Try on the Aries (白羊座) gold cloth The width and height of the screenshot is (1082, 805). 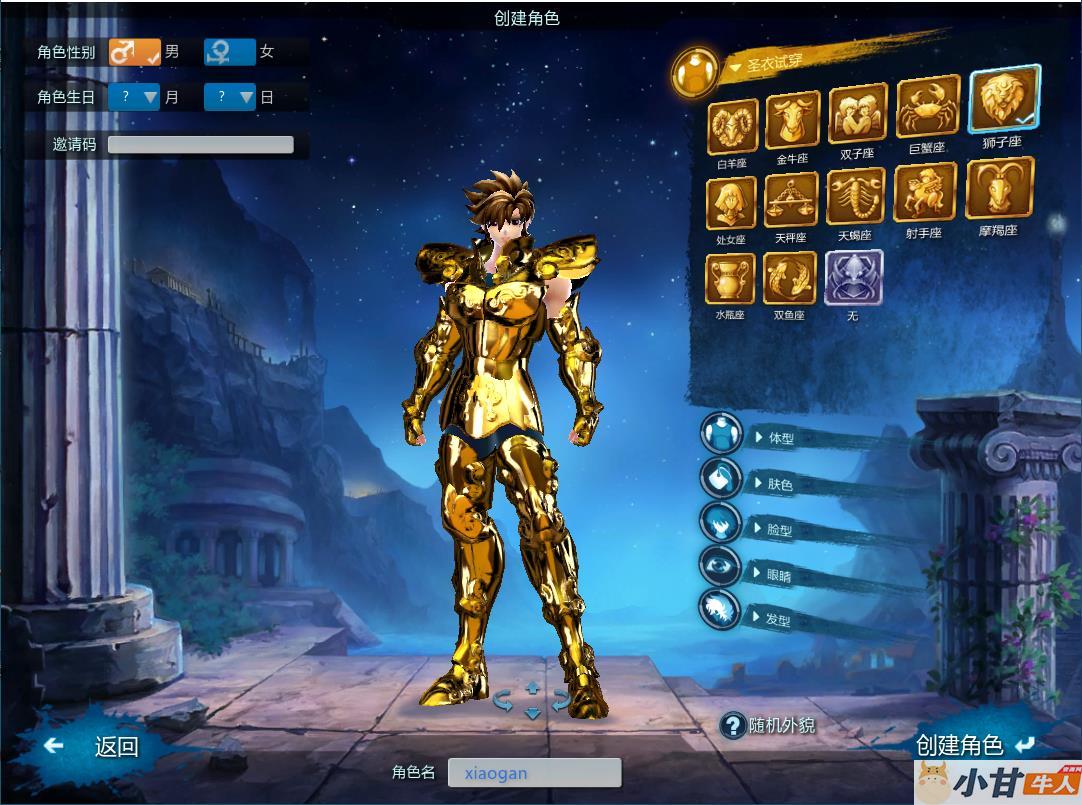point(733,128)
